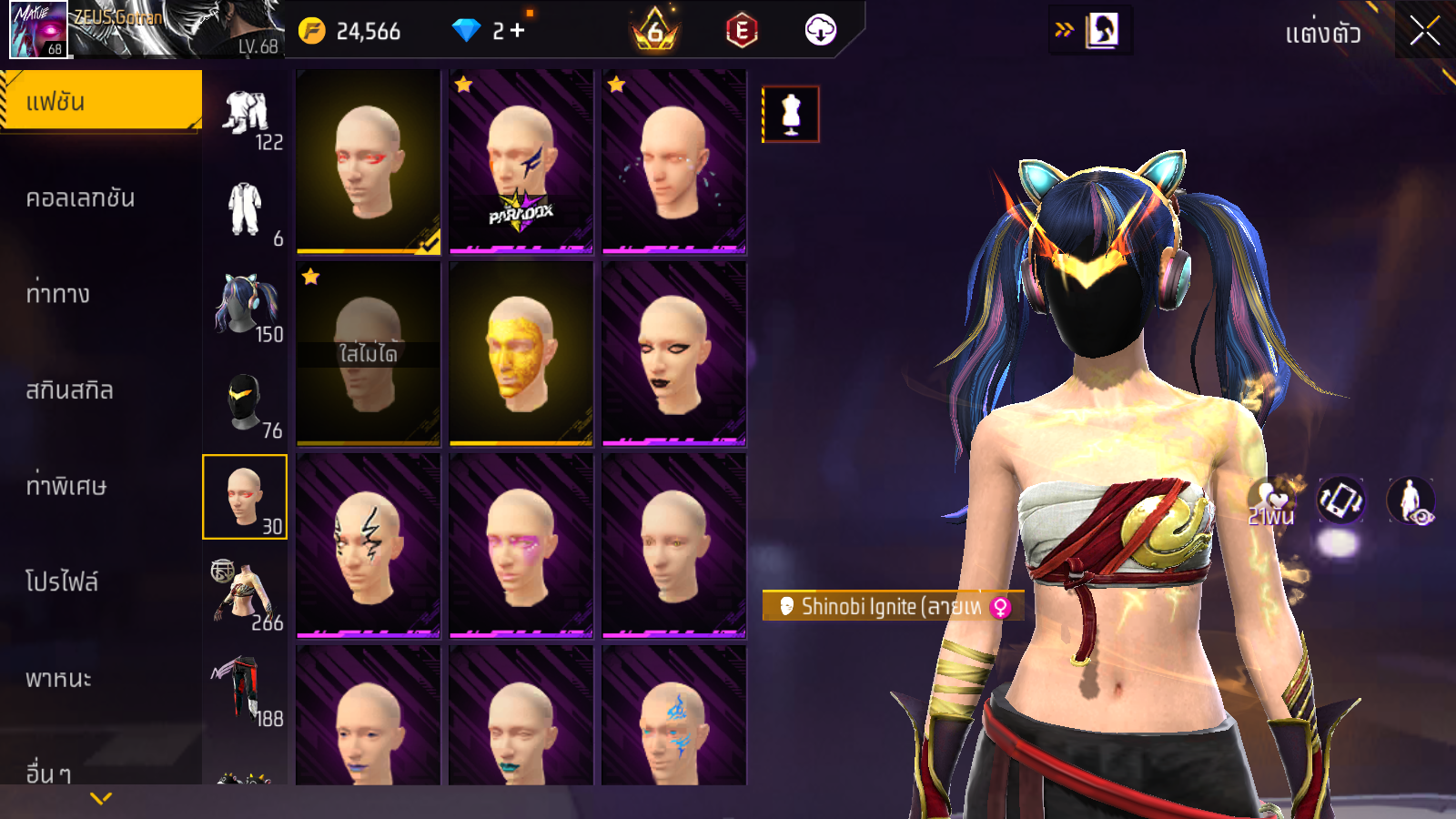The image size is (1456, 819).
Task: Open the โปรไฟล์ section
Action: [x=62, y=581]
